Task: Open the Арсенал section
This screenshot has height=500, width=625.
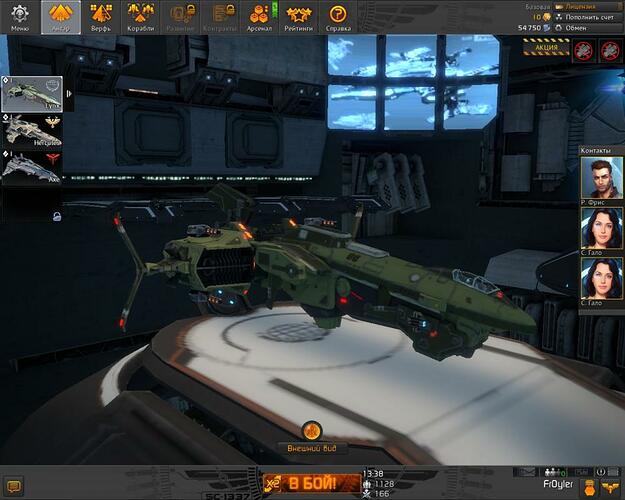Action: [x=258, y=17]
